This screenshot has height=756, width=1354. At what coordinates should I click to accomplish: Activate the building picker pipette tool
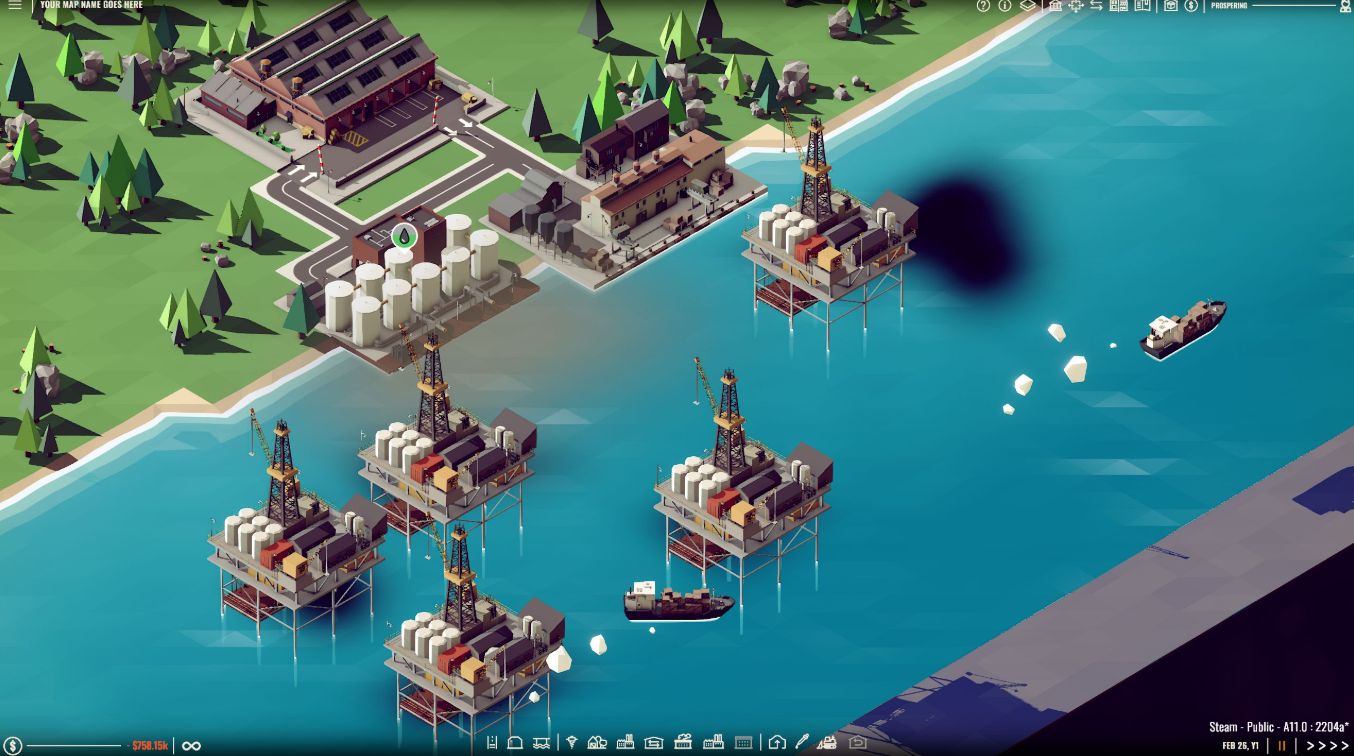pyautogui.click(x=803, y=743)
